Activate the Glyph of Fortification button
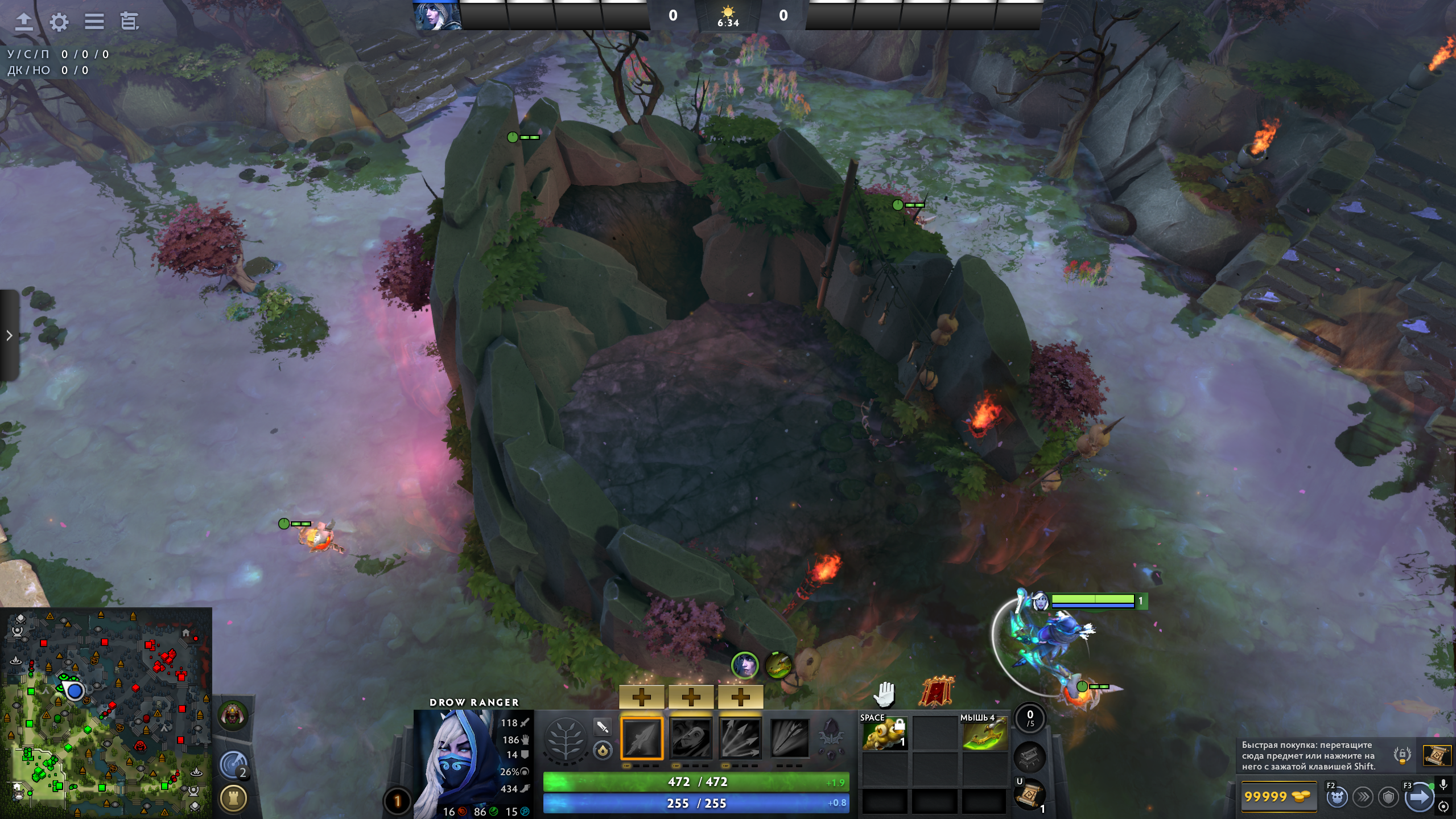1456x819 pixels. pos(233,798)
